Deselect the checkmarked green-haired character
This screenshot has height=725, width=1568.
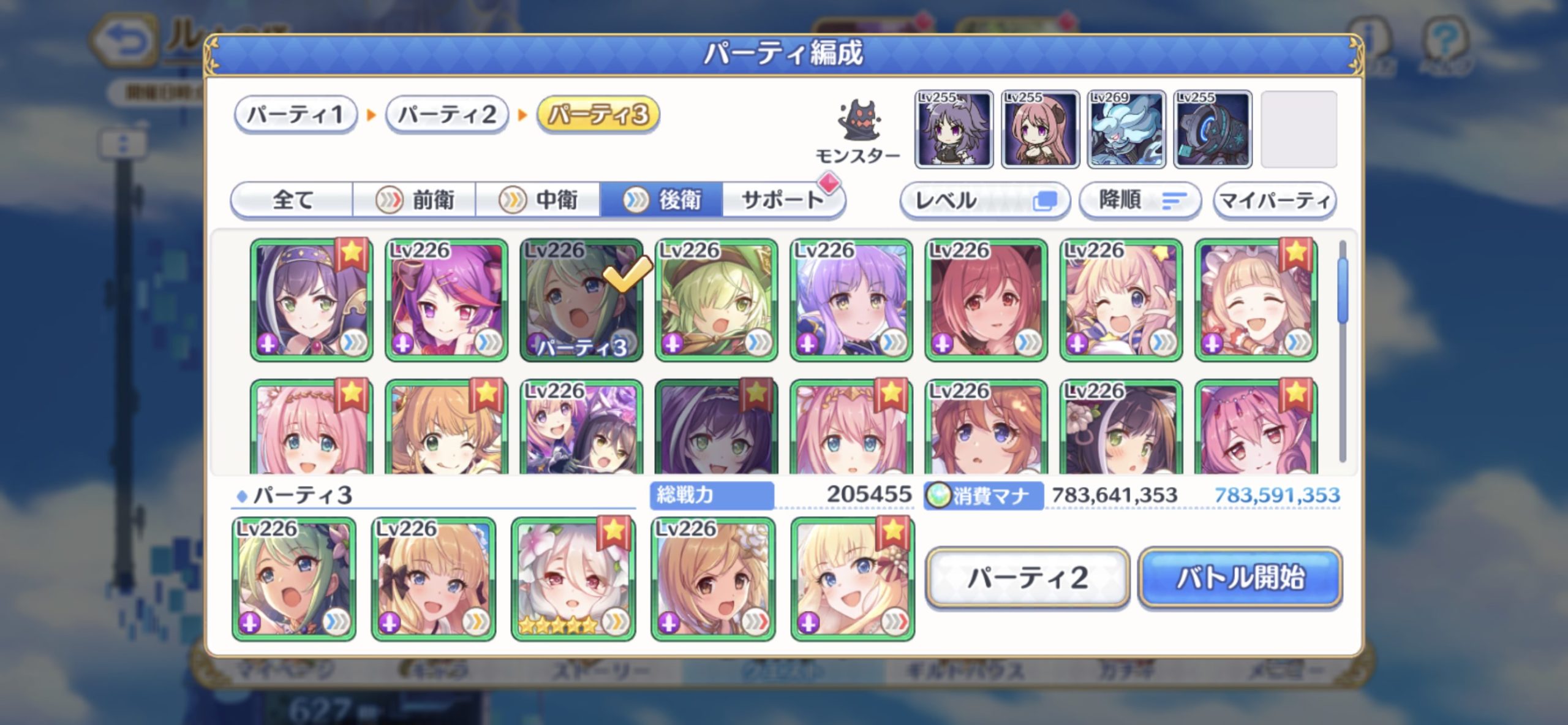pos(581,300)
